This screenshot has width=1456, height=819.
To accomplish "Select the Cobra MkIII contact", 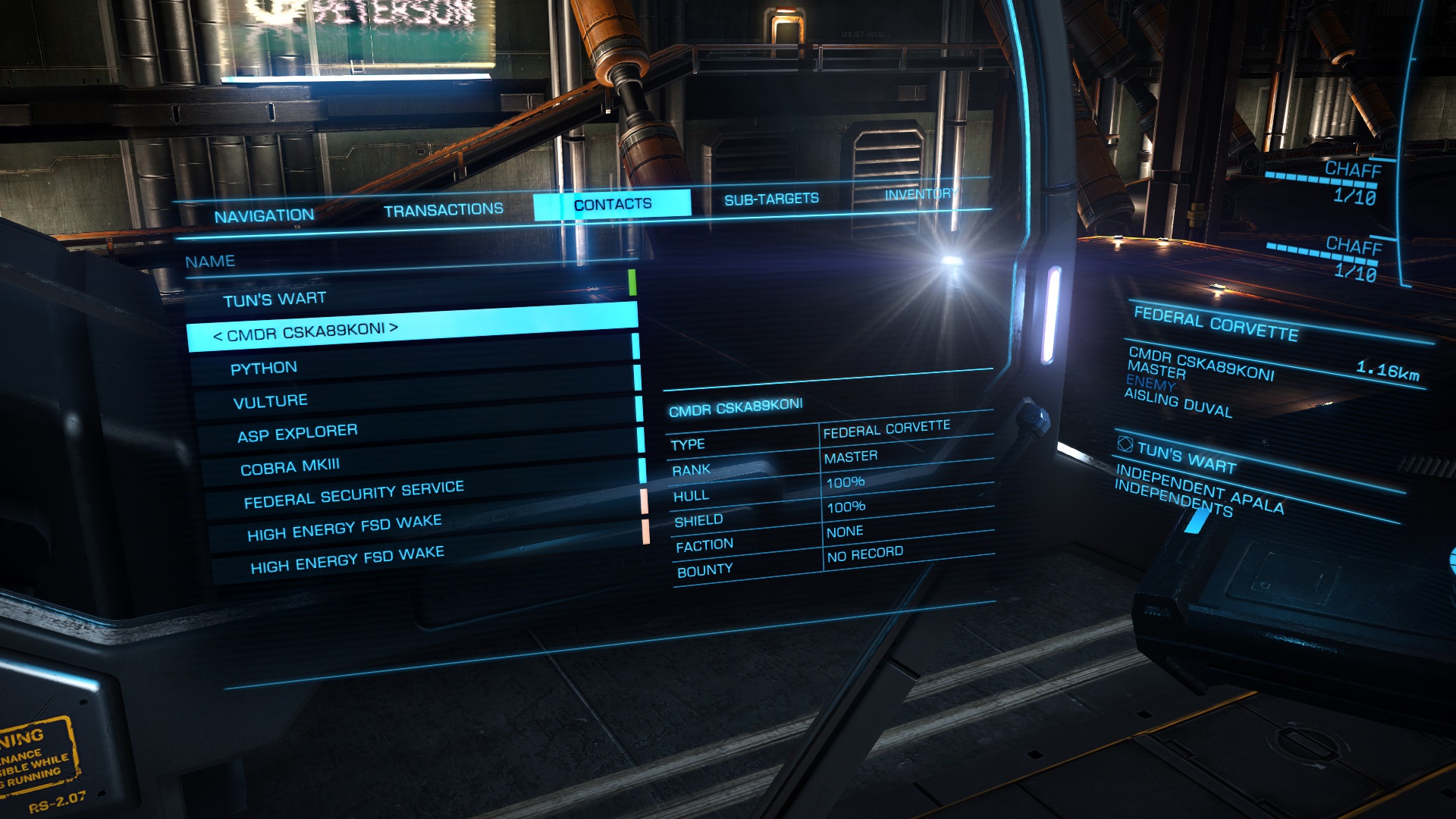I will pos(290,467).
